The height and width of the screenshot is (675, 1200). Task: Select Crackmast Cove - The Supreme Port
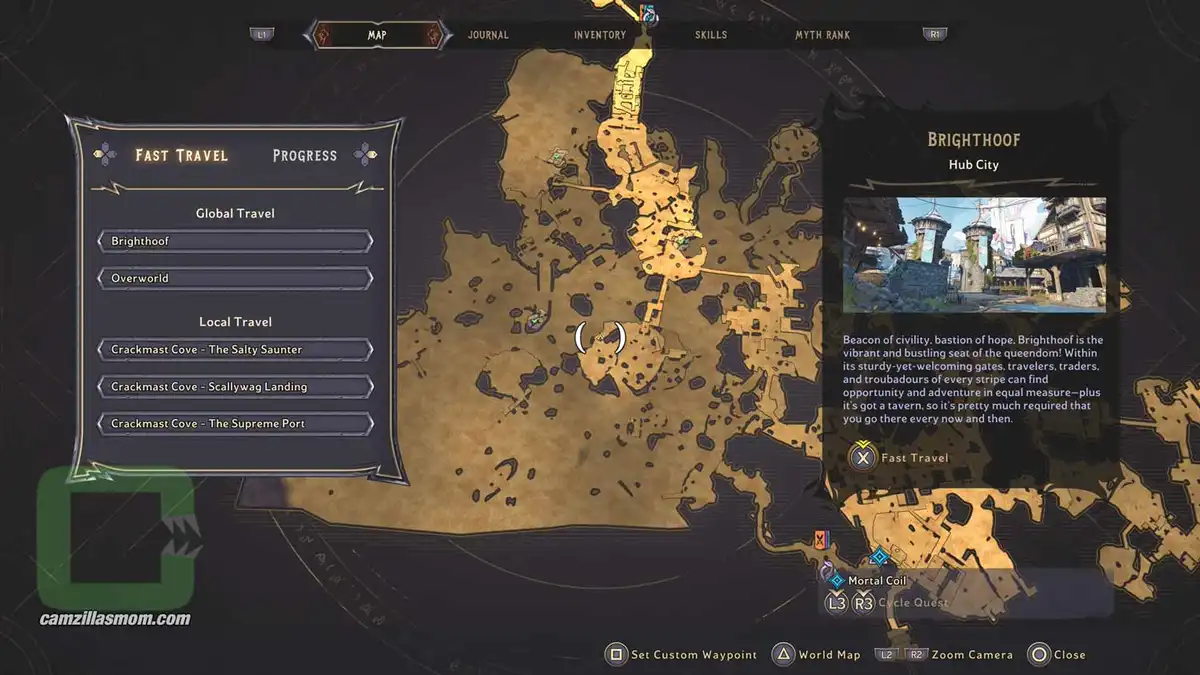point(235,424)
